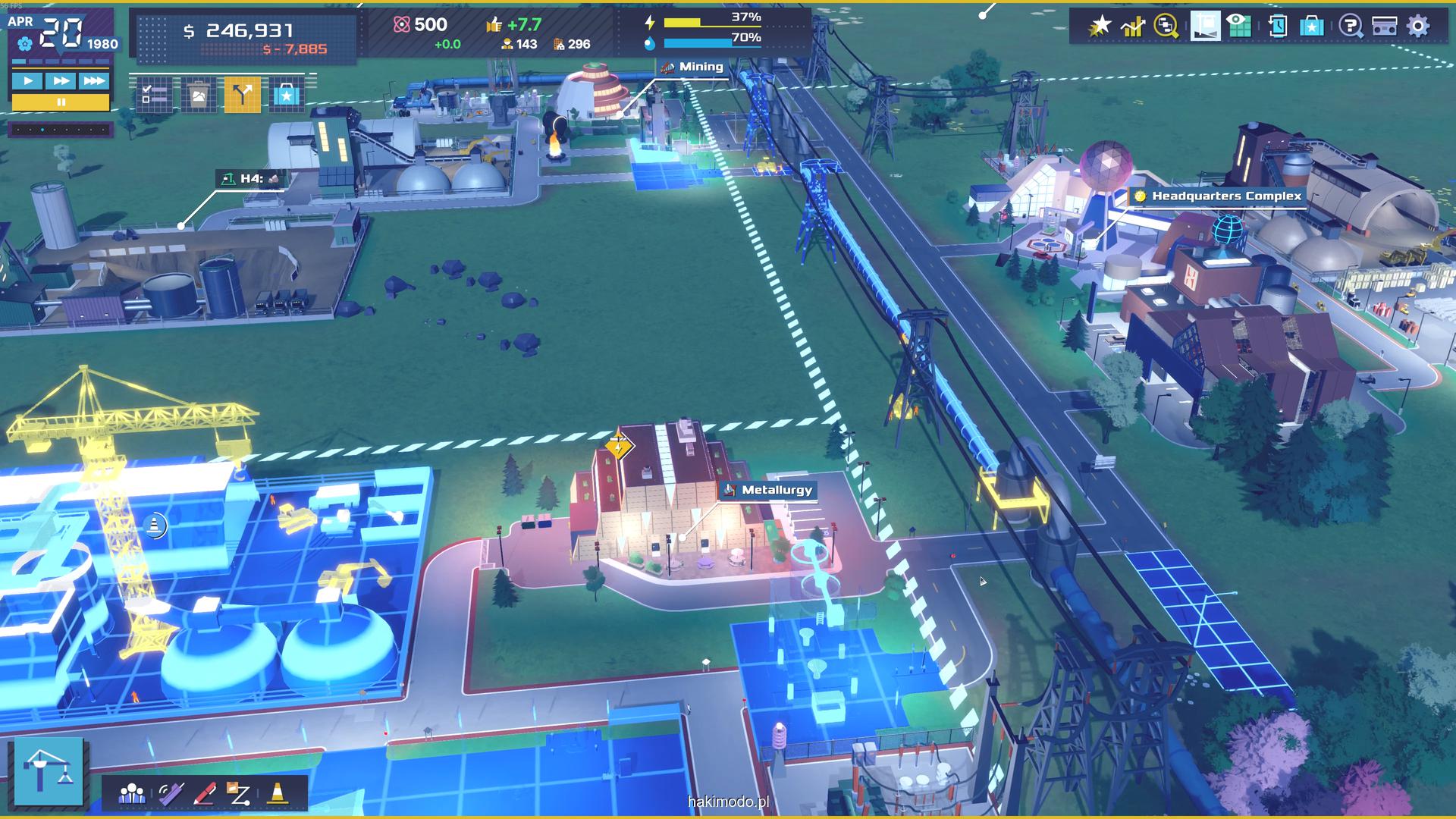Click the yellow pause button
Screen dimensions: 1456x819
61,102
